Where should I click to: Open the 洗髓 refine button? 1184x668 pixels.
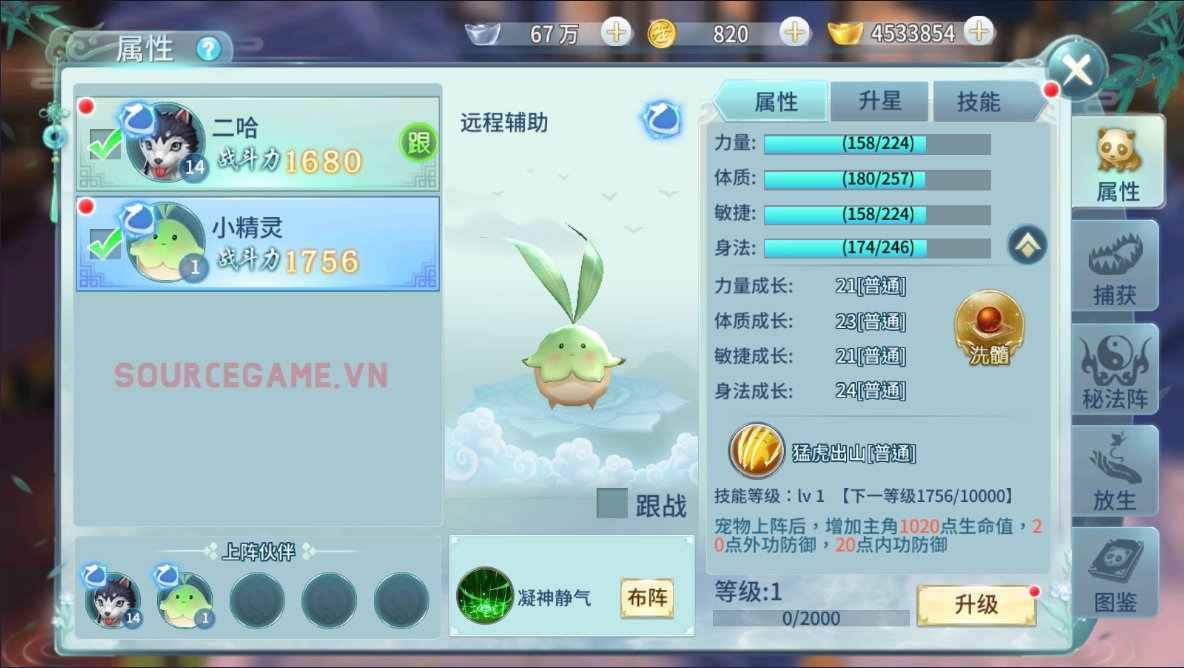(x=988, y=328)
